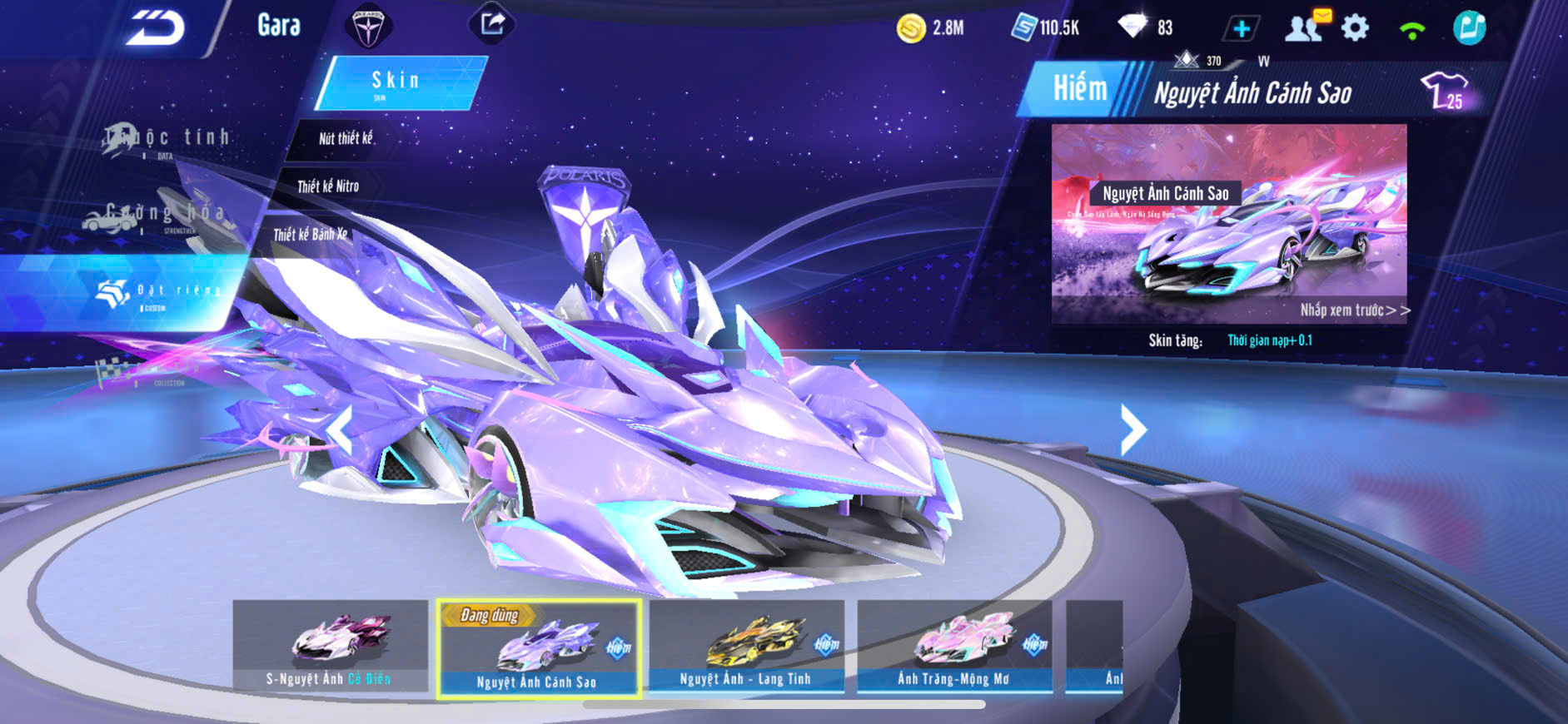Select S-Nguyệt Ảnh Cổ Điển skin
The image size is (1568, 724).
(x=330, y=647)
